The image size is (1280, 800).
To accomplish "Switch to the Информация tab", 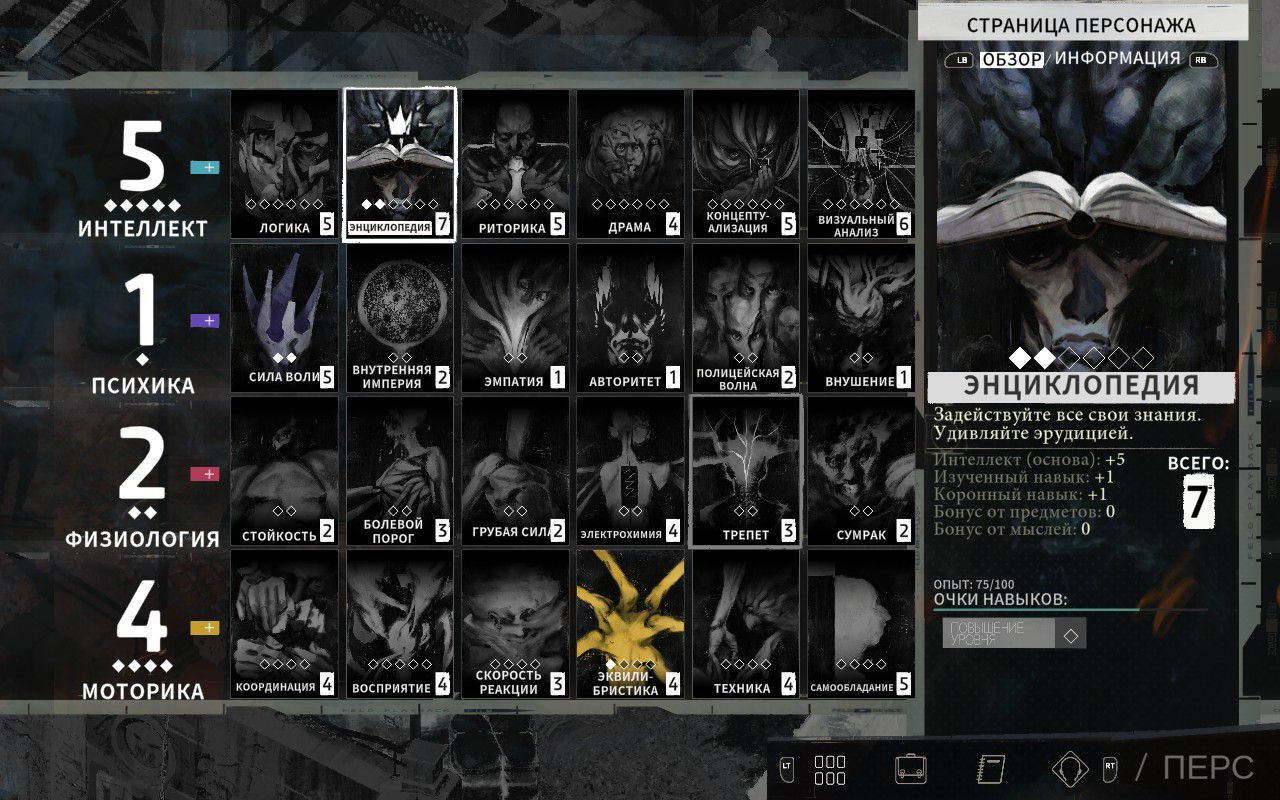I will coord(1117,59).
